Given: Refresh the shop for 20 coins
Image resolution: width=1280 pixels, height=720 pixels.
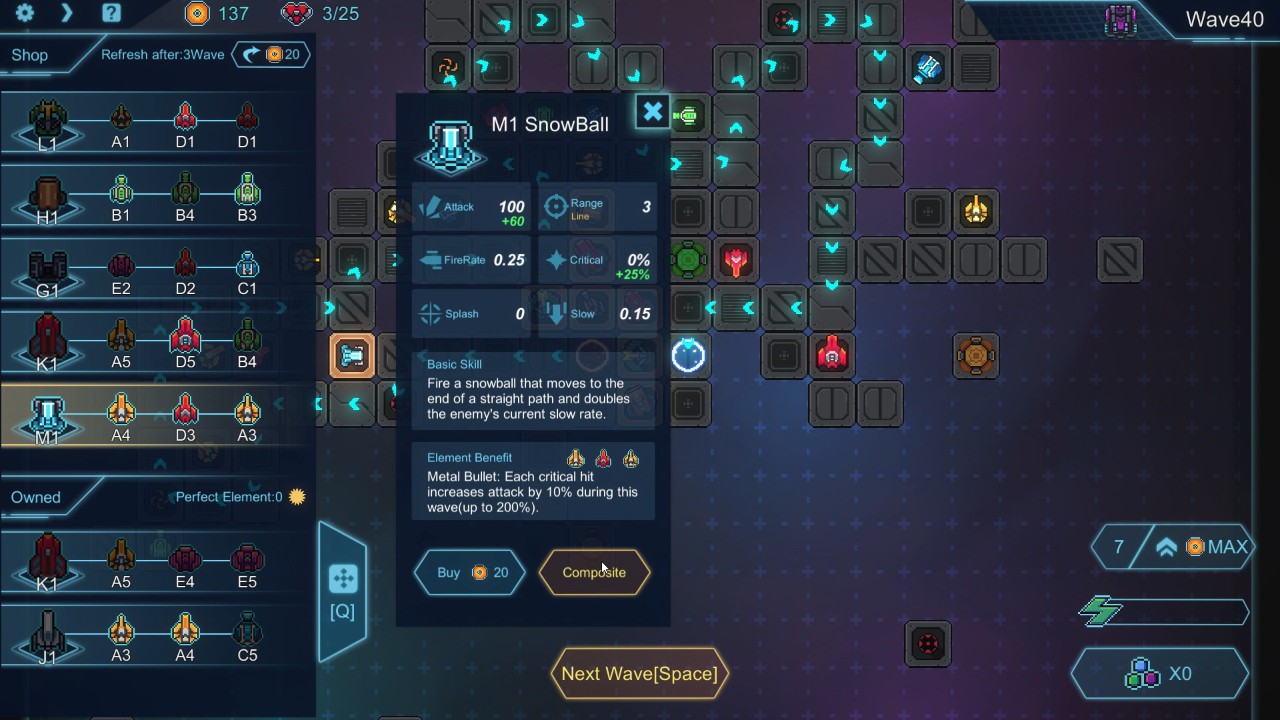Looking at the screenshot, I should tap(272, 54).
